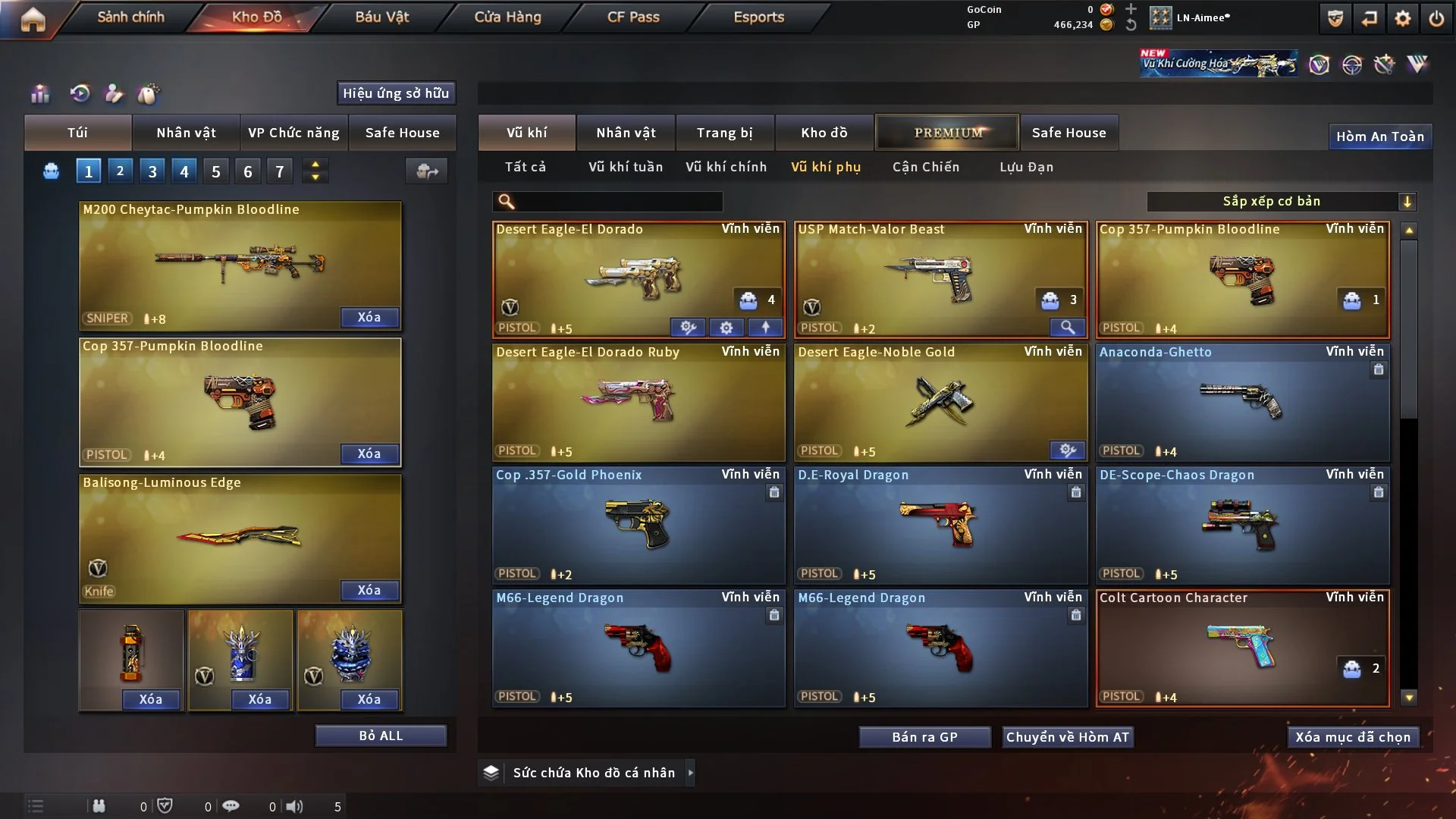Open the PREMIUM inventory tab
Viewport: 1456px width, 819px height.
point(947,133)
